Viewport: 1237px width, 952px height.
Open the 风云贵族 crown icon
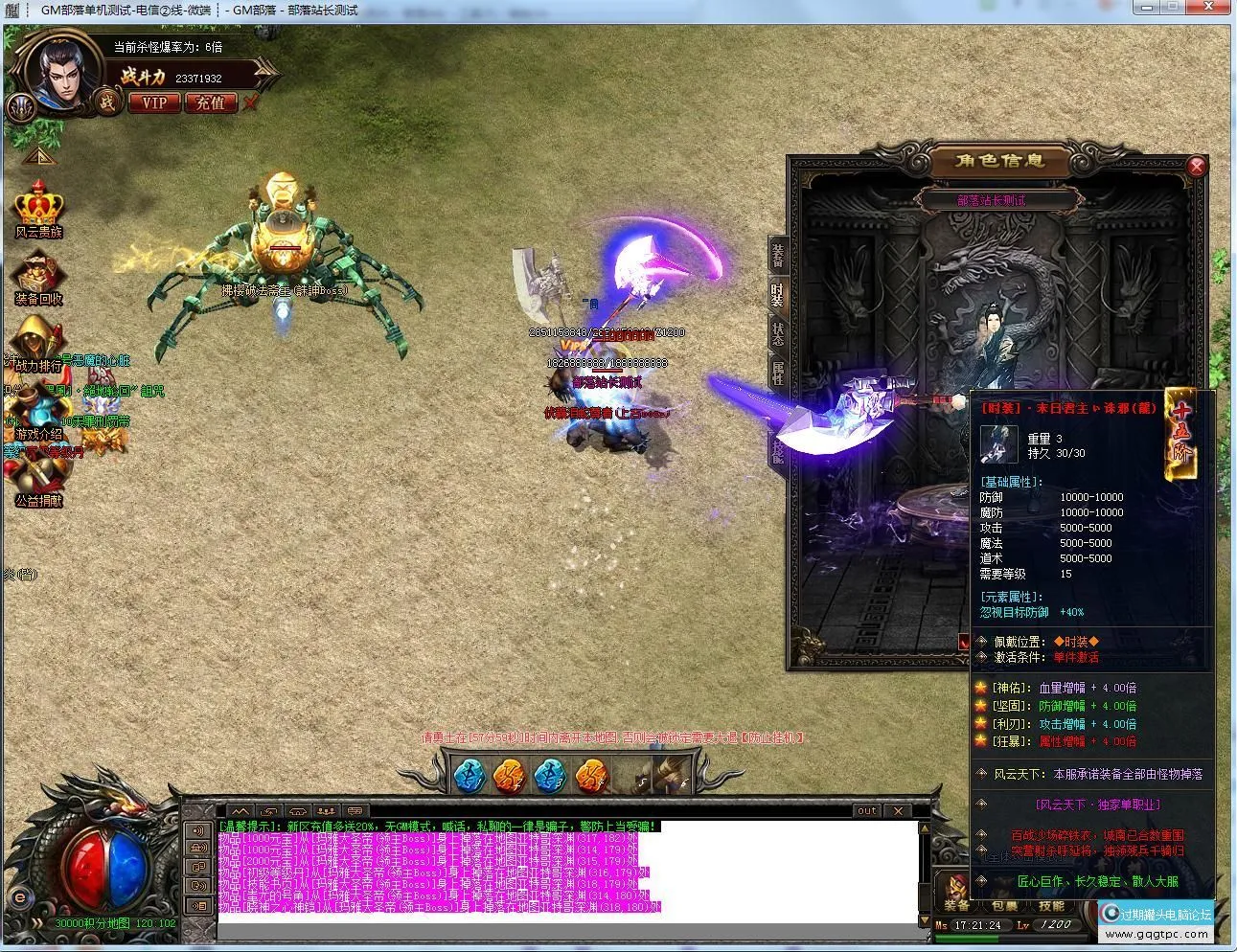pyautogui.click(x=38, y=208)
